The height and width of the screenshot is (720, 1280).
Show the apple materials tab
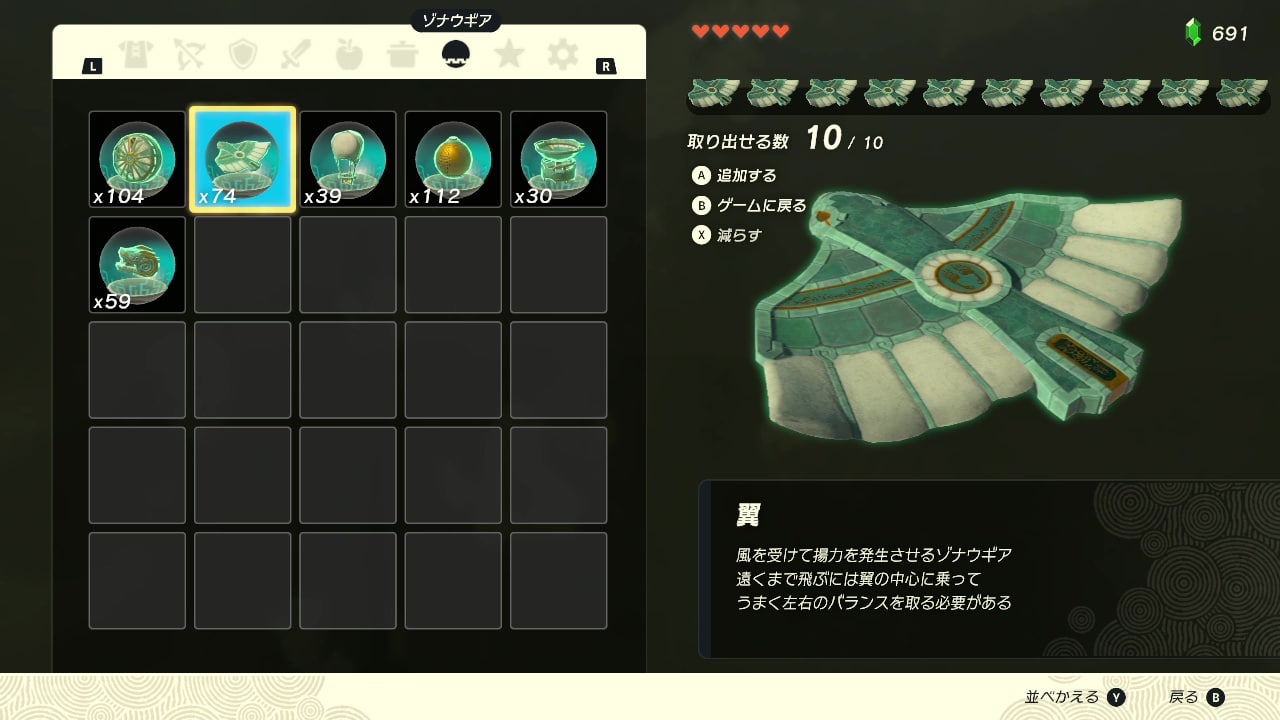(x=349, y=54)
